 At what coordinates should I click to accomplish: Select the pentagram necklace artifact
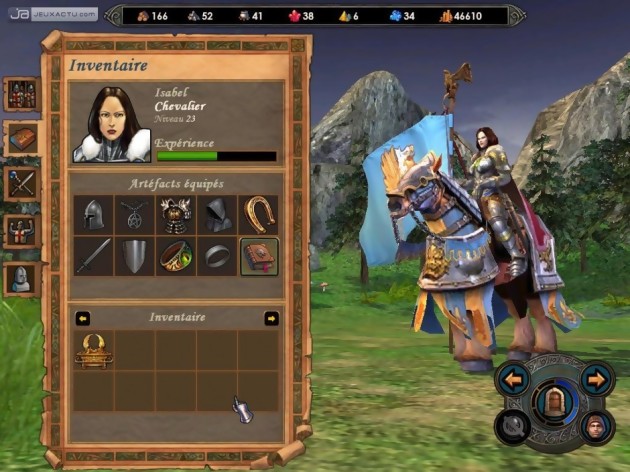click(135, 214)
